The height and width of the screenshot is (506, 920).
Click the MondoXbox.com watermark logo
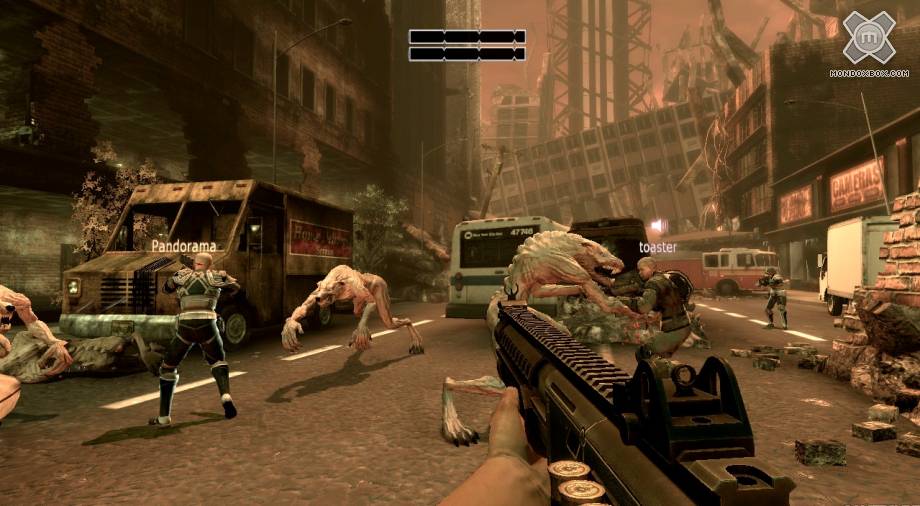pyautogui.click(x=868, y=40)
